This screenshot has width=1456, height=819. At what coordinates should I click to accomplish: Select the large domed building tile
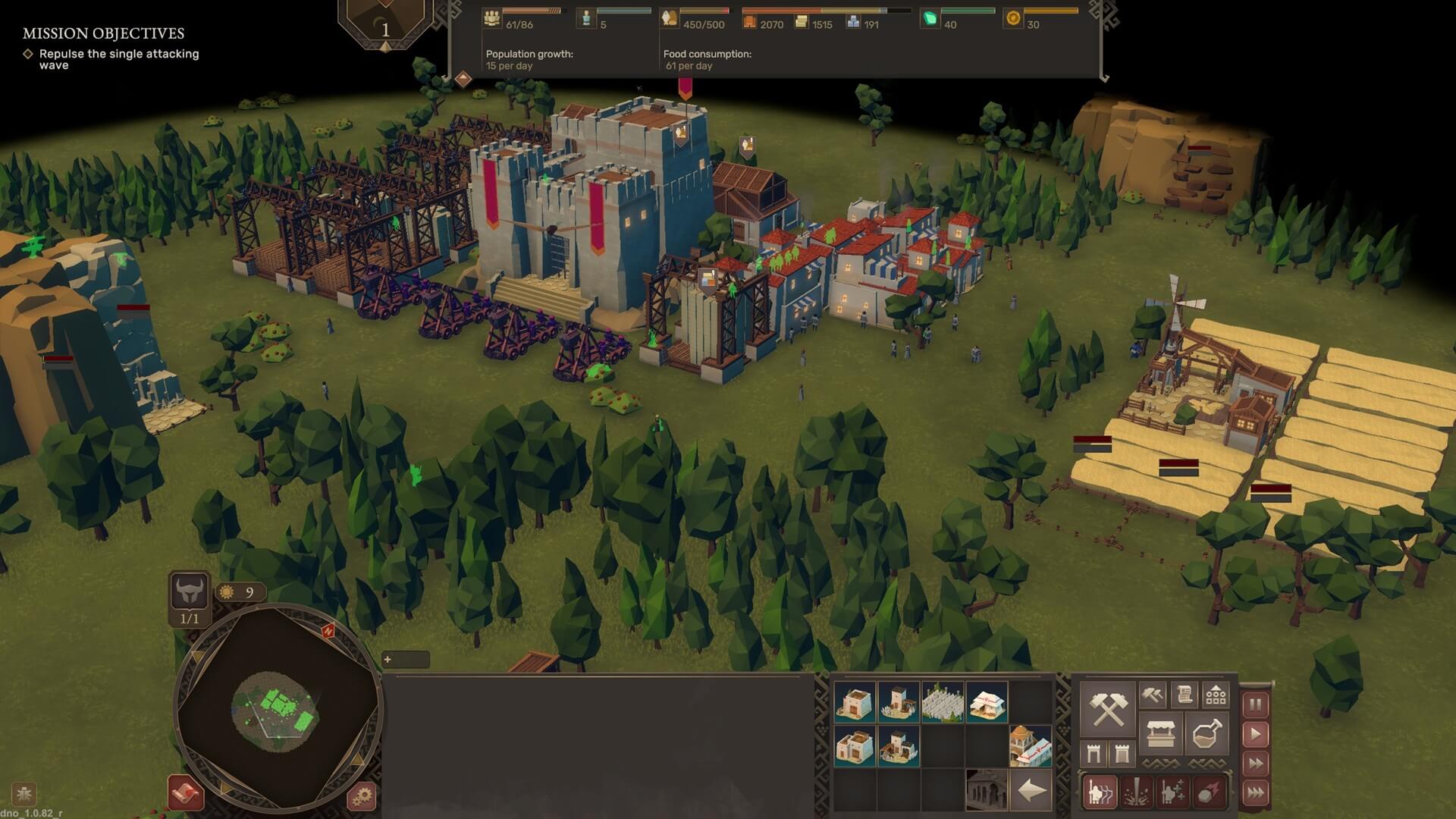(1030, 746)
